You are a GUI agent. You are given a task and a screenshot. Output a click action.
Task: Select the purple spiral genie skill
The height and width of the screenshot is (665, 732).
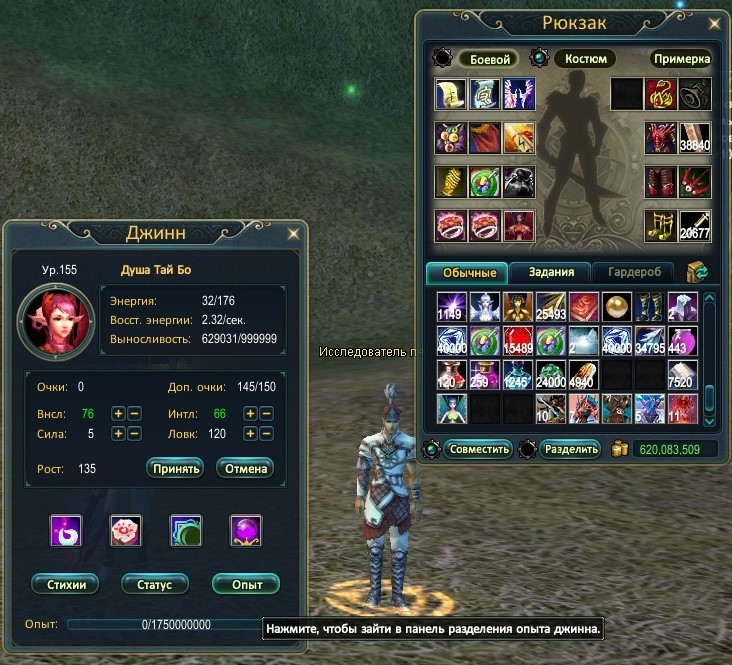point(66,530)
